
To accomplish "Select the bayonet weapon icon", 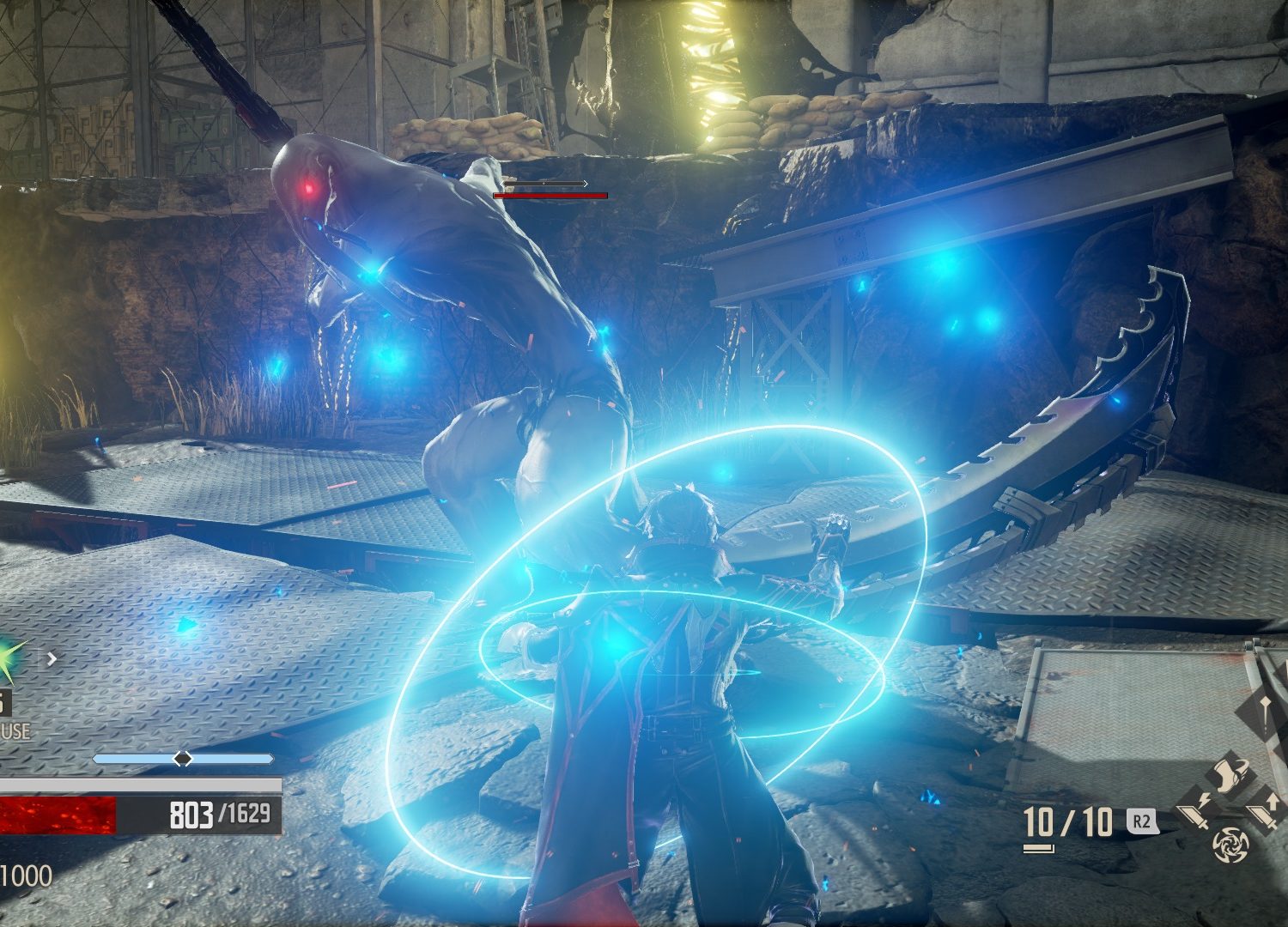I will 1266,709.
